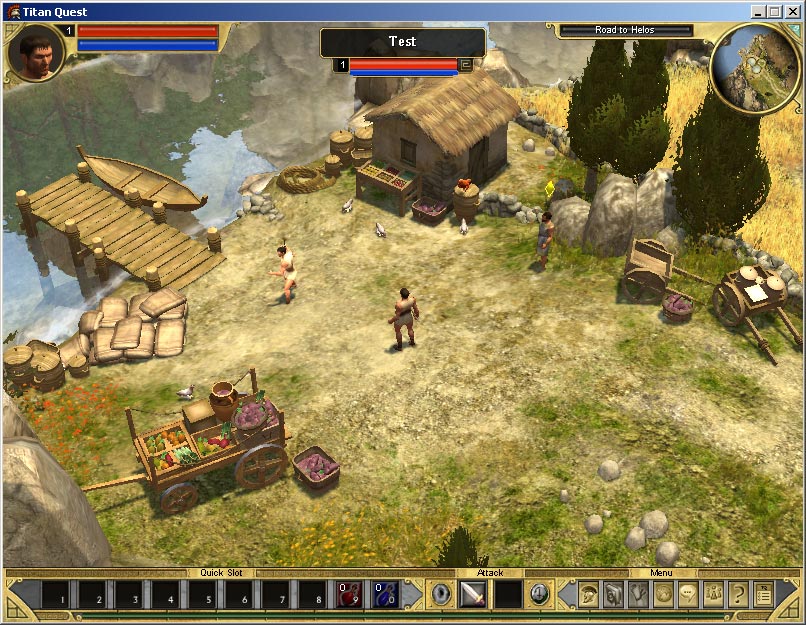Open the quest log checklist icon

click(x=763, y=594)
